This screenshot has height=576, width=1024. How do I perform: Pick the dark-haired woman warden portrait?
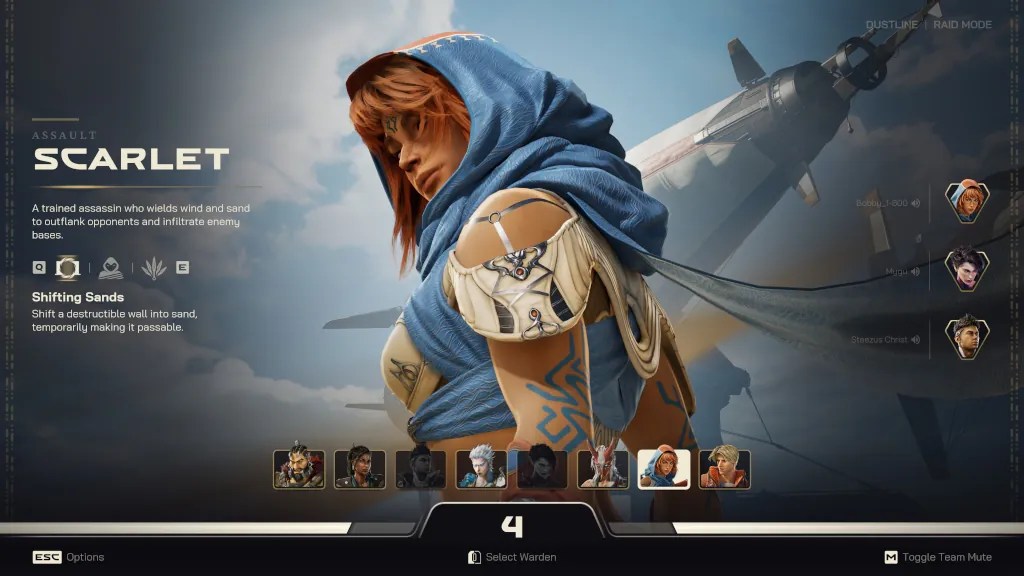(x=360, y=468)
